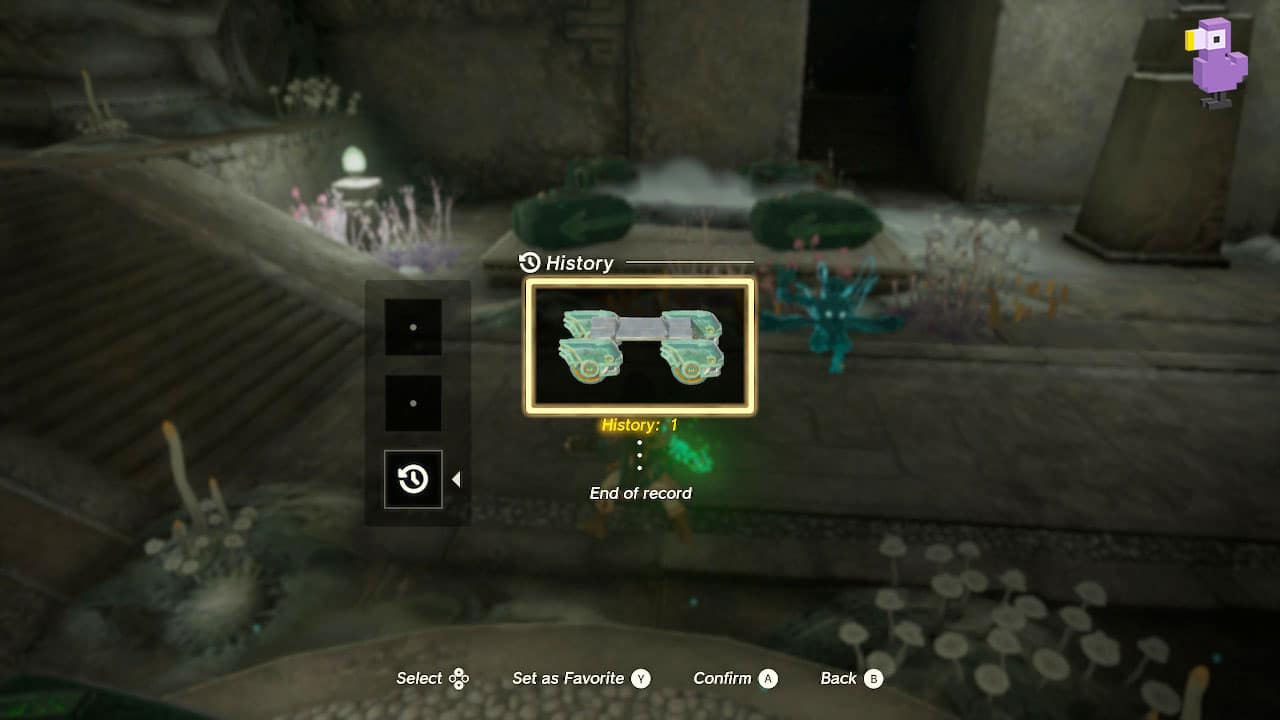This screenshot has height=720, width=1280.
Task: Click the left-pointing triangle beside the History slot
Action: click(457, 478)
